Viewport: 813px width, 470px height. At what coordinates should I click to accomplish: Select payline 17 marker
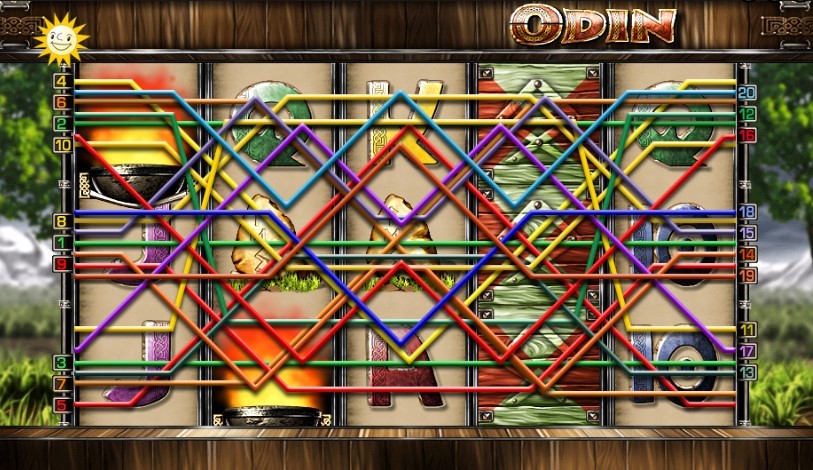tap(747, 351)
